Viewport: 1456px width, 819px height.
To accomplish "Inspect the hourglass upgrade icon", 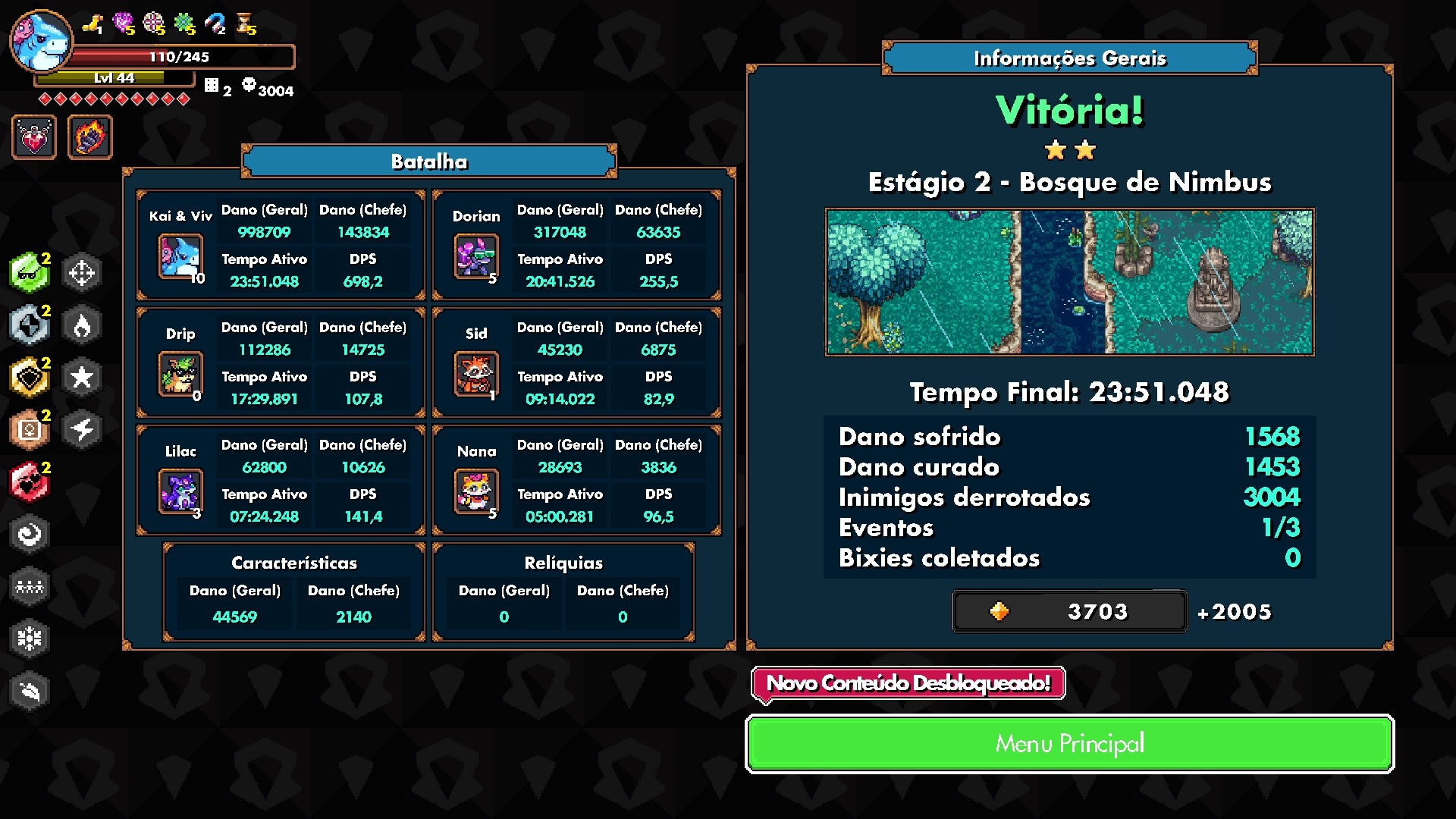I will (246, 24).
